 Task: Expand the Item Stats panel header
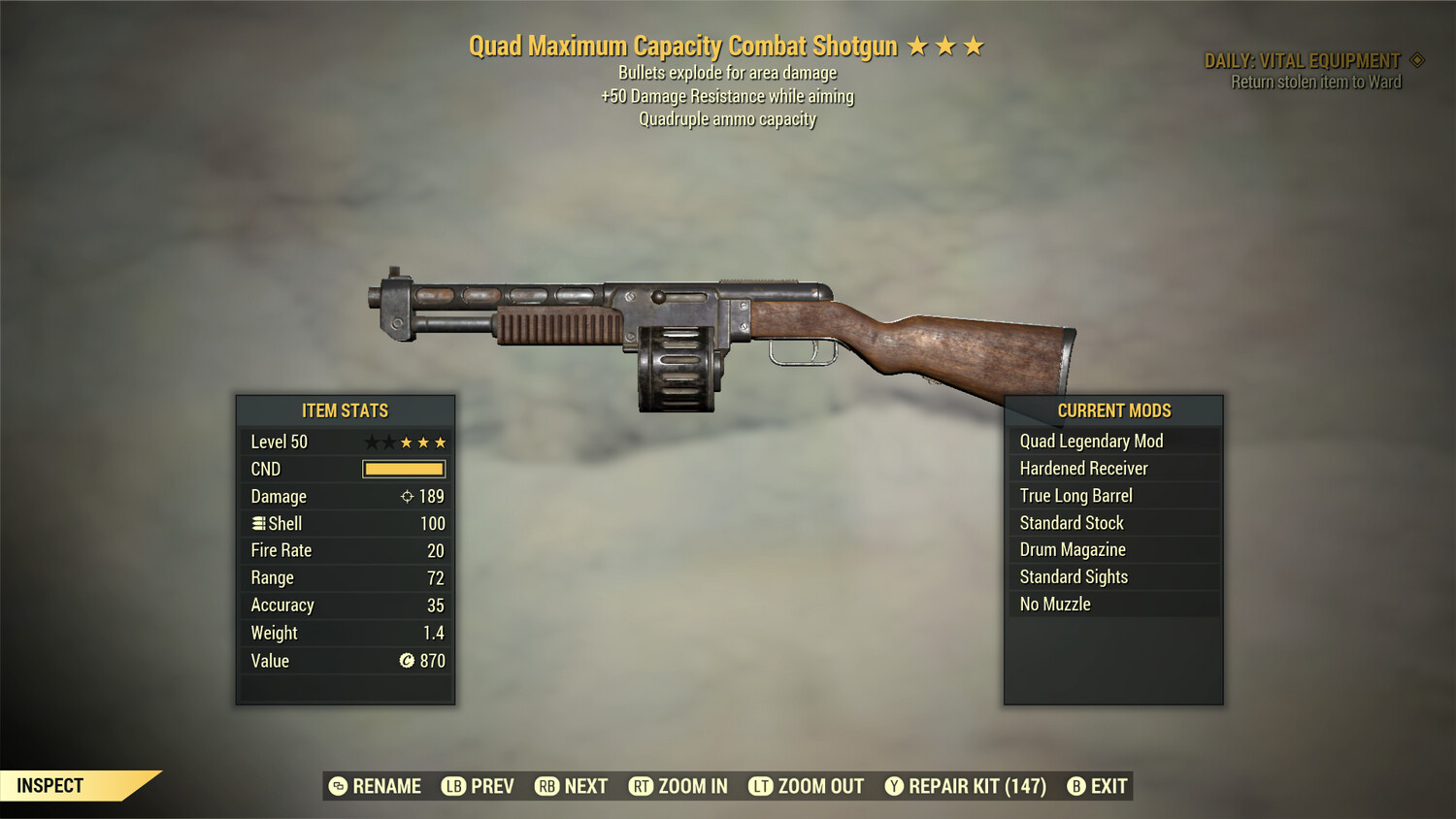[345, 410]
